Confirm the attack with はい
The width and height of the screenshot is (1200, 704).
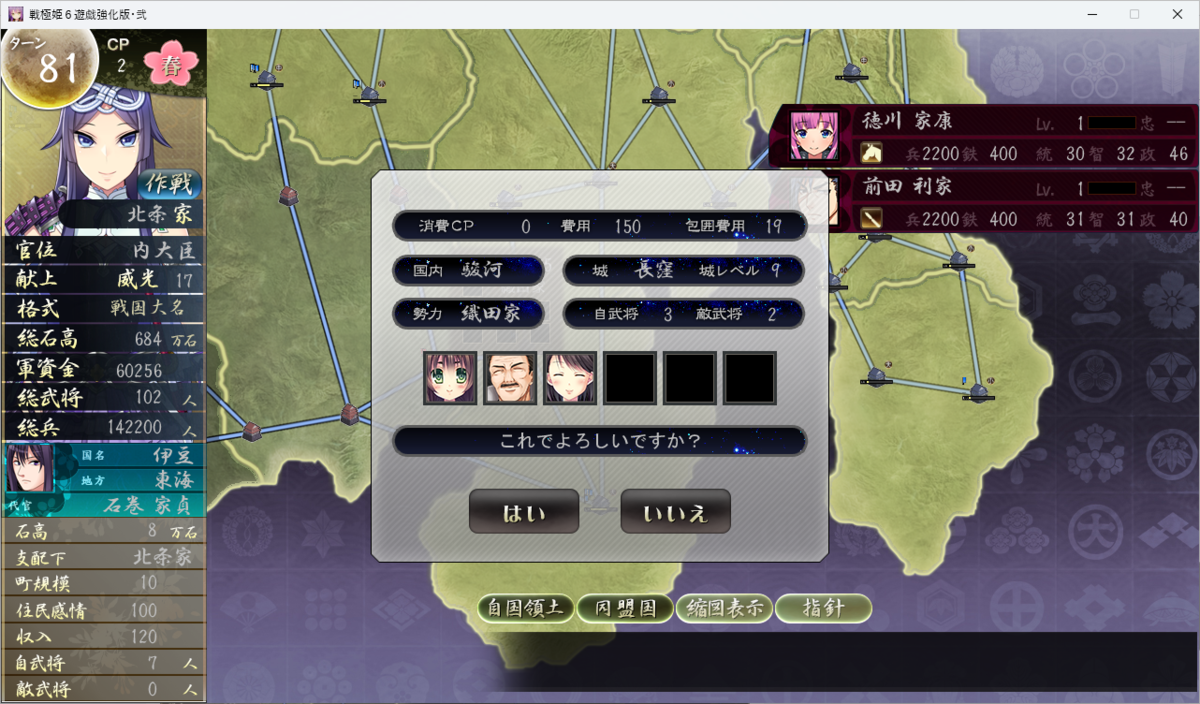coord(524,512)
